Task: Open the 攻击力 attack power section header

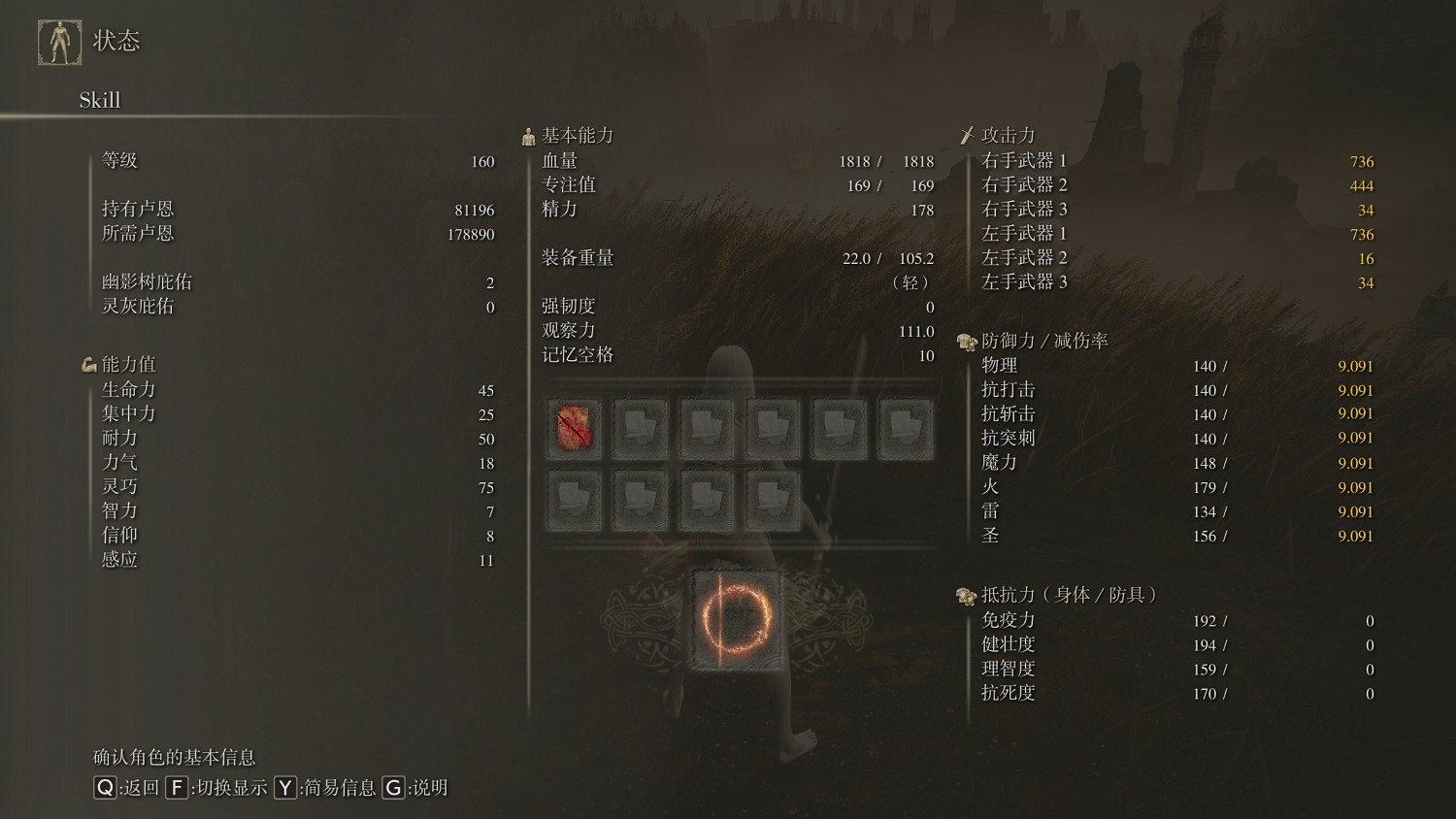Action: coord(1007,135)
